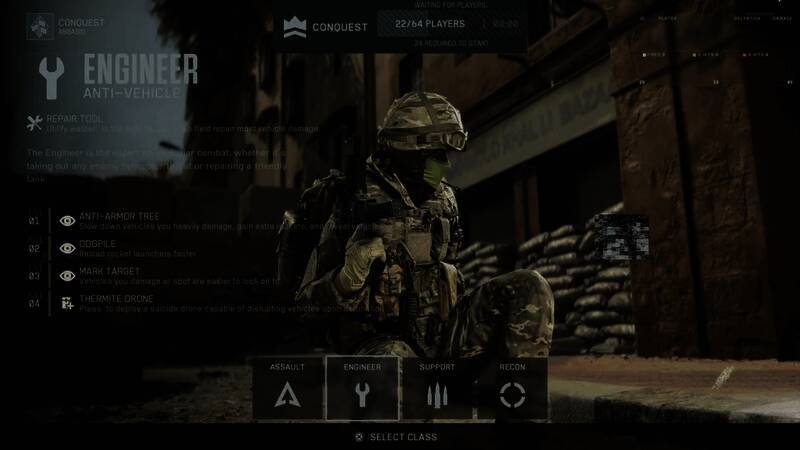Switch to the Recon class tile
The image size is (800, 450).
(512, 388)
